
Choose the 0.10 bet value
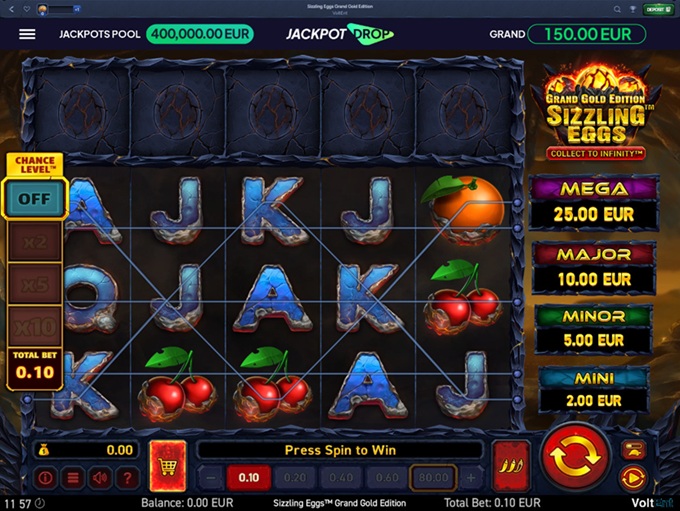pos(248,478)
